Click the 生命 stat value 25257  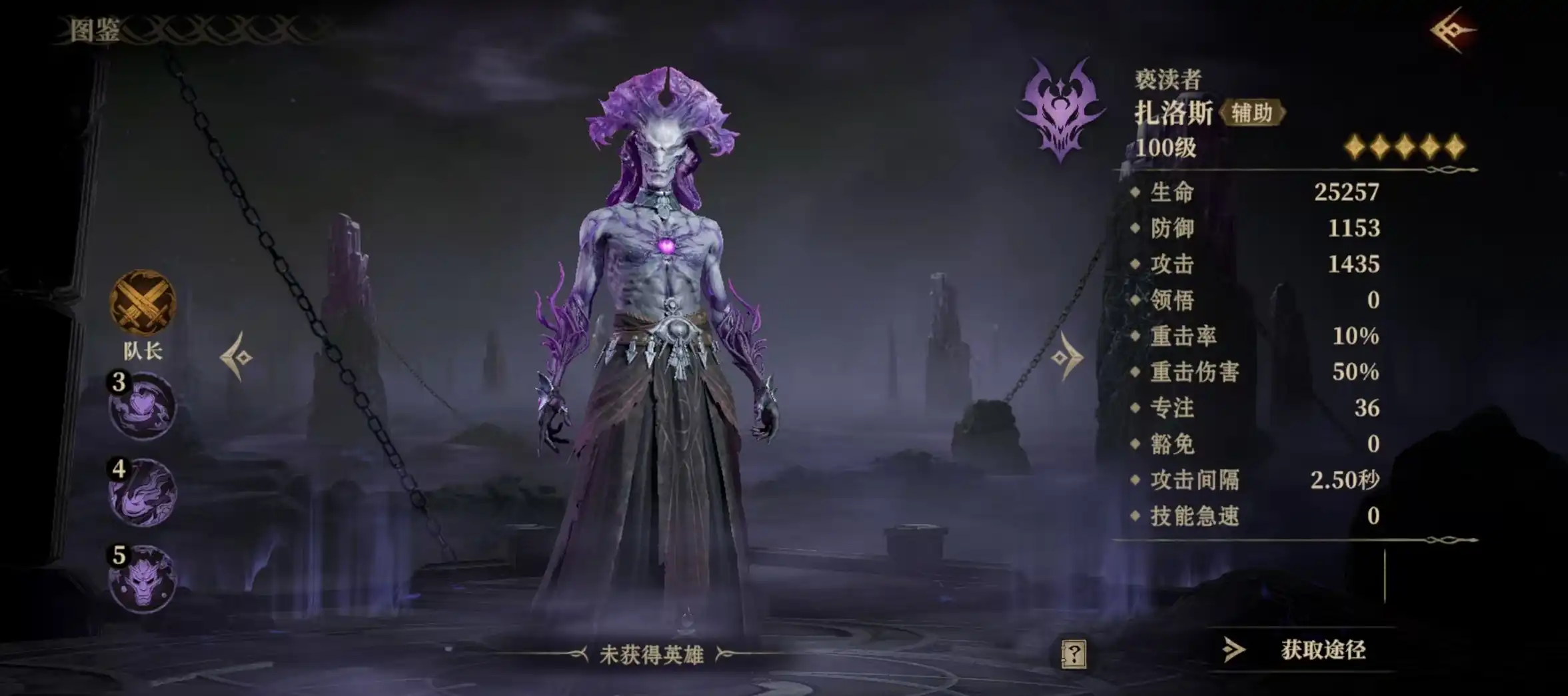(1346, 192)
